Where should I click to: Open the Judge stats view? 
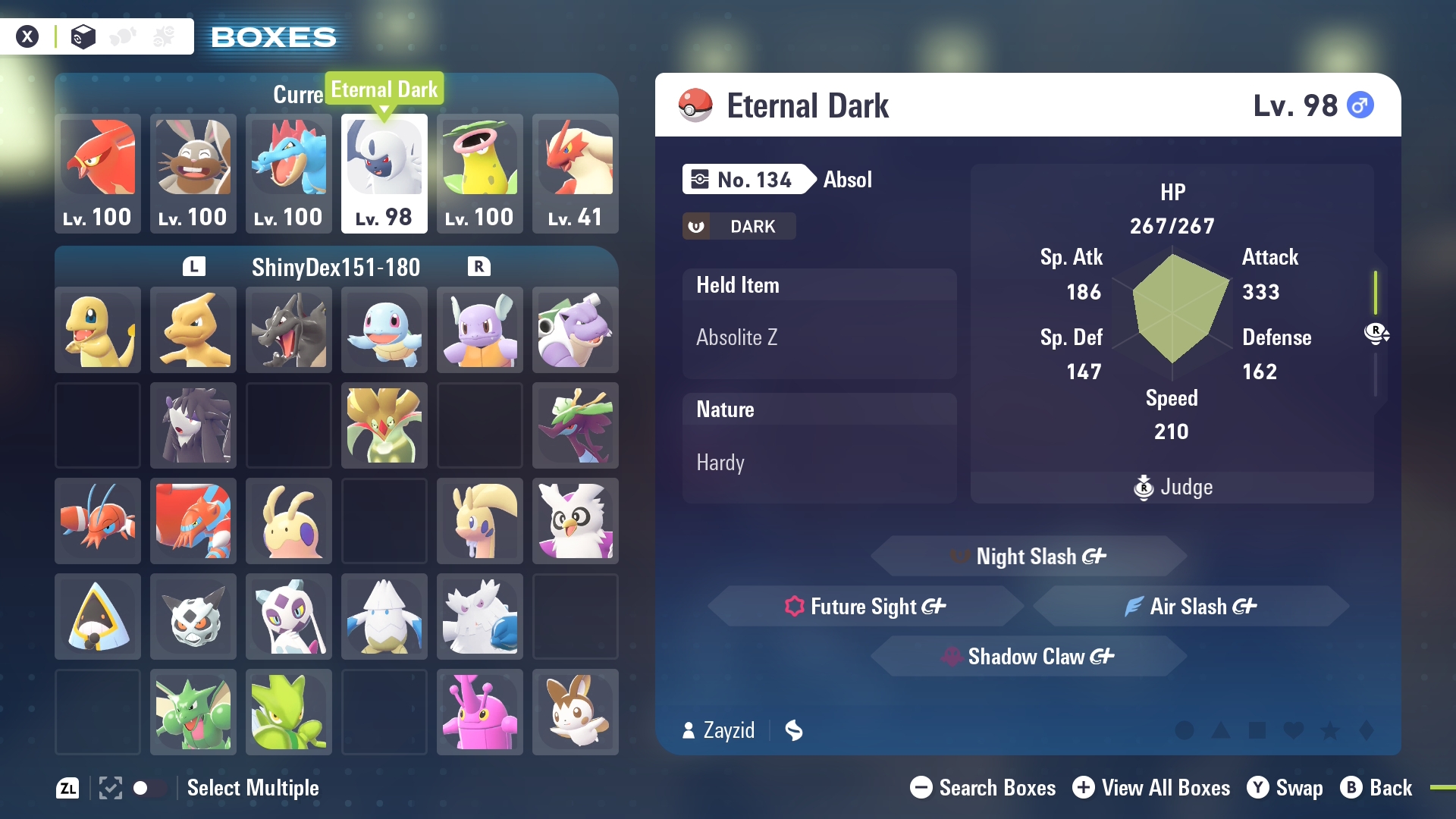[x=1172, y=487]
